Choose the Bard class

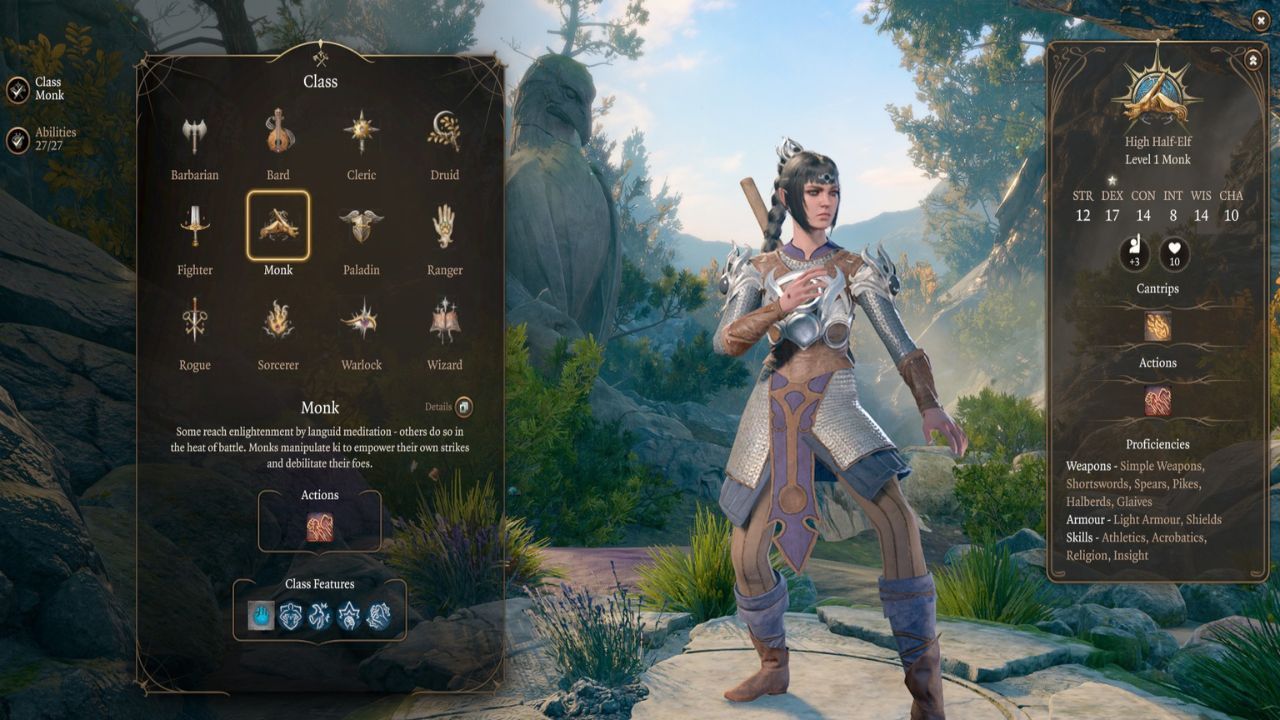pyautogui.click(x=278, y=132)
